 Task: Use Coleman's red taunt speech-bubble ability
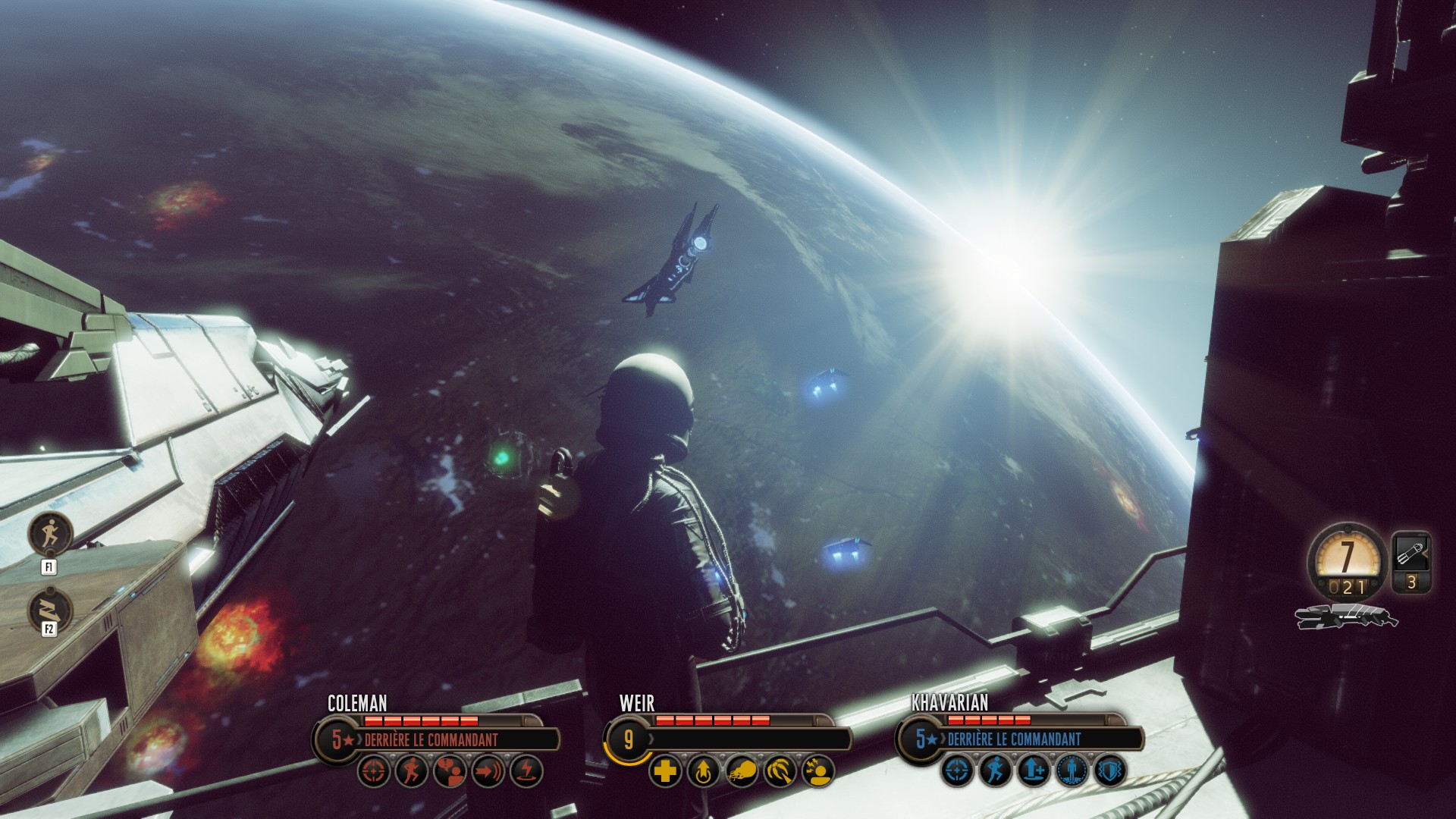450,771
